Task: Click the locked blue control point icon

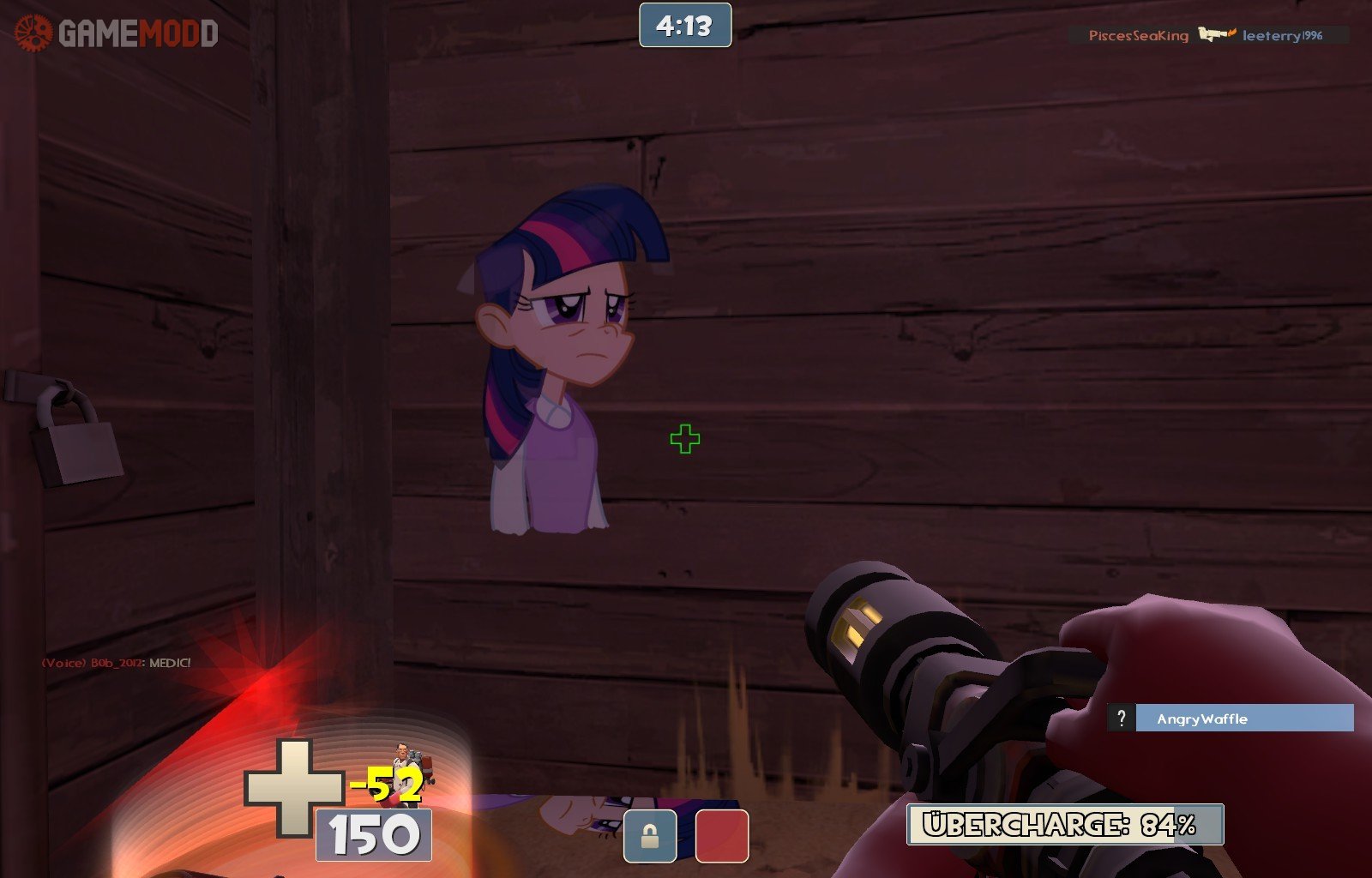Action: [x=650, y=836]
